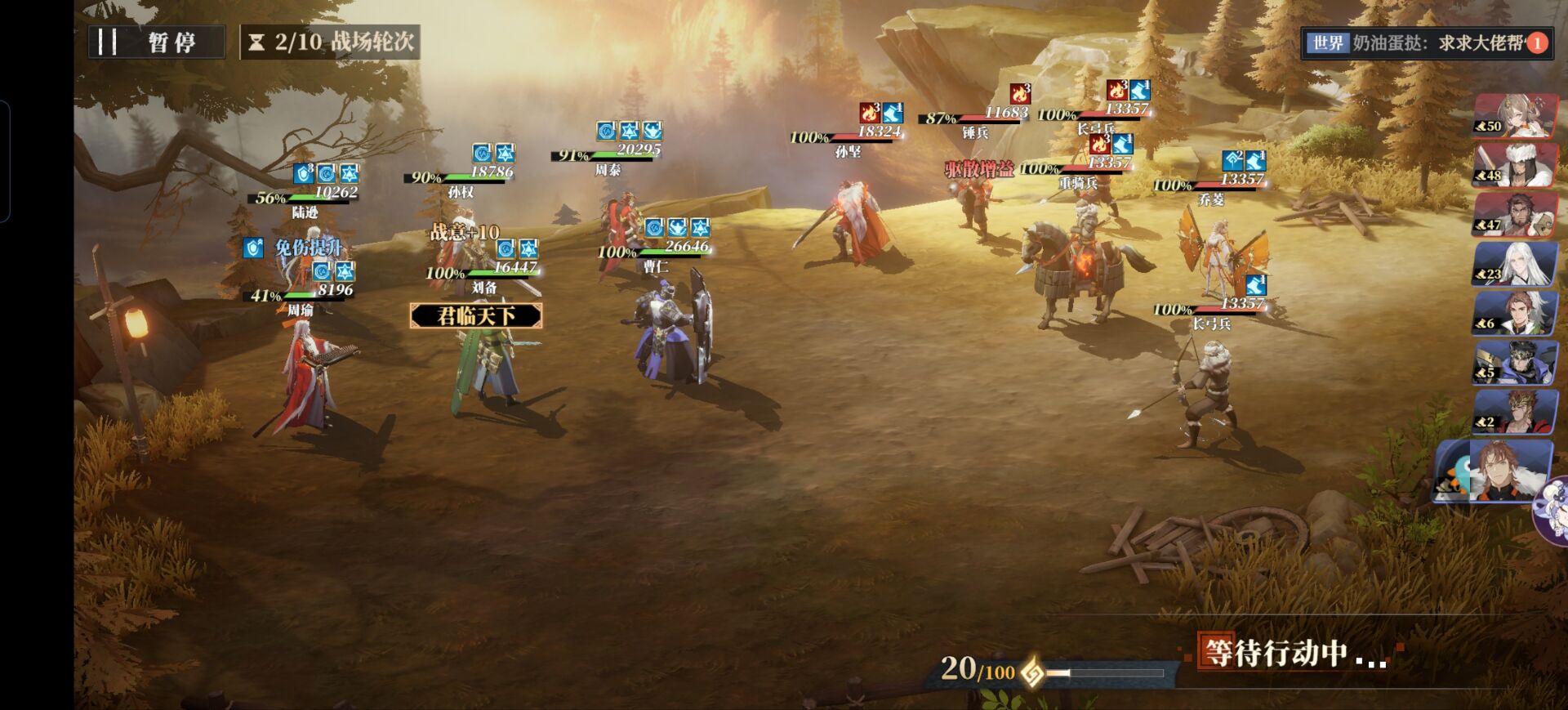This screenshot has width=1568, height=710.
Task: Select the white-haired ally portrait with speed 23
Action: click(x=1515, y=264)
